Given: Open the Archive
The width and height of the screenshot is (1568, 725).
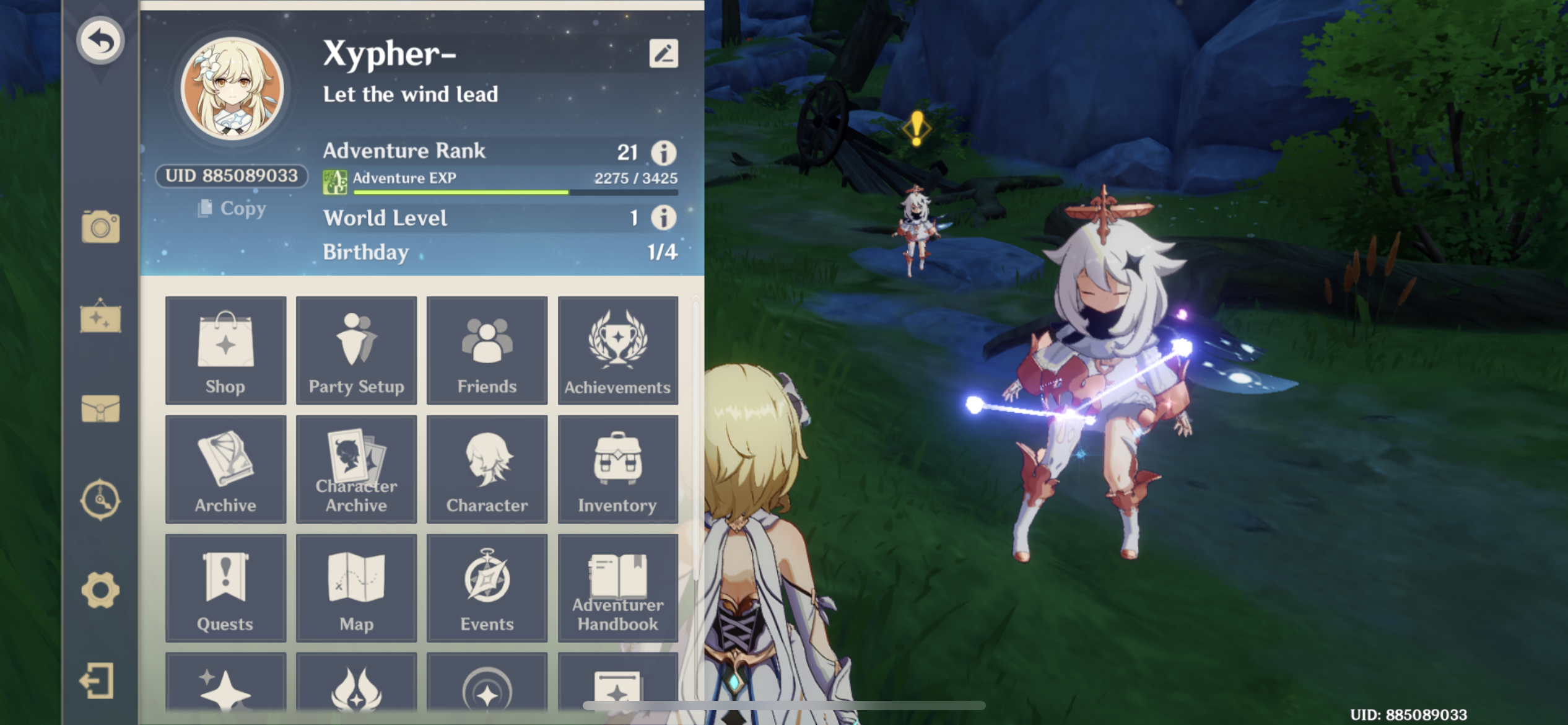Looking at the screenshot, I should pos(225,469).
